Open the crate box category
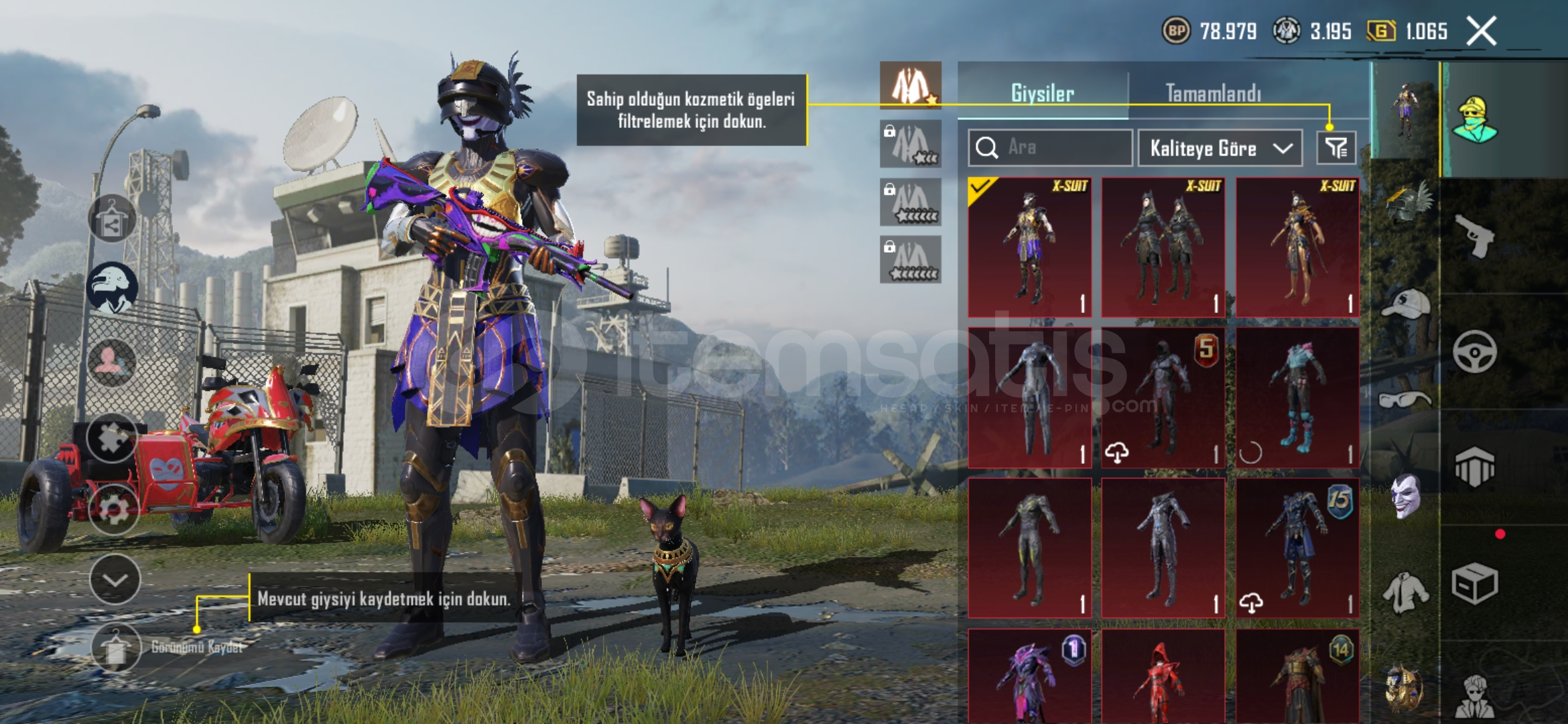1568x724 pixels. [1474, 584]
